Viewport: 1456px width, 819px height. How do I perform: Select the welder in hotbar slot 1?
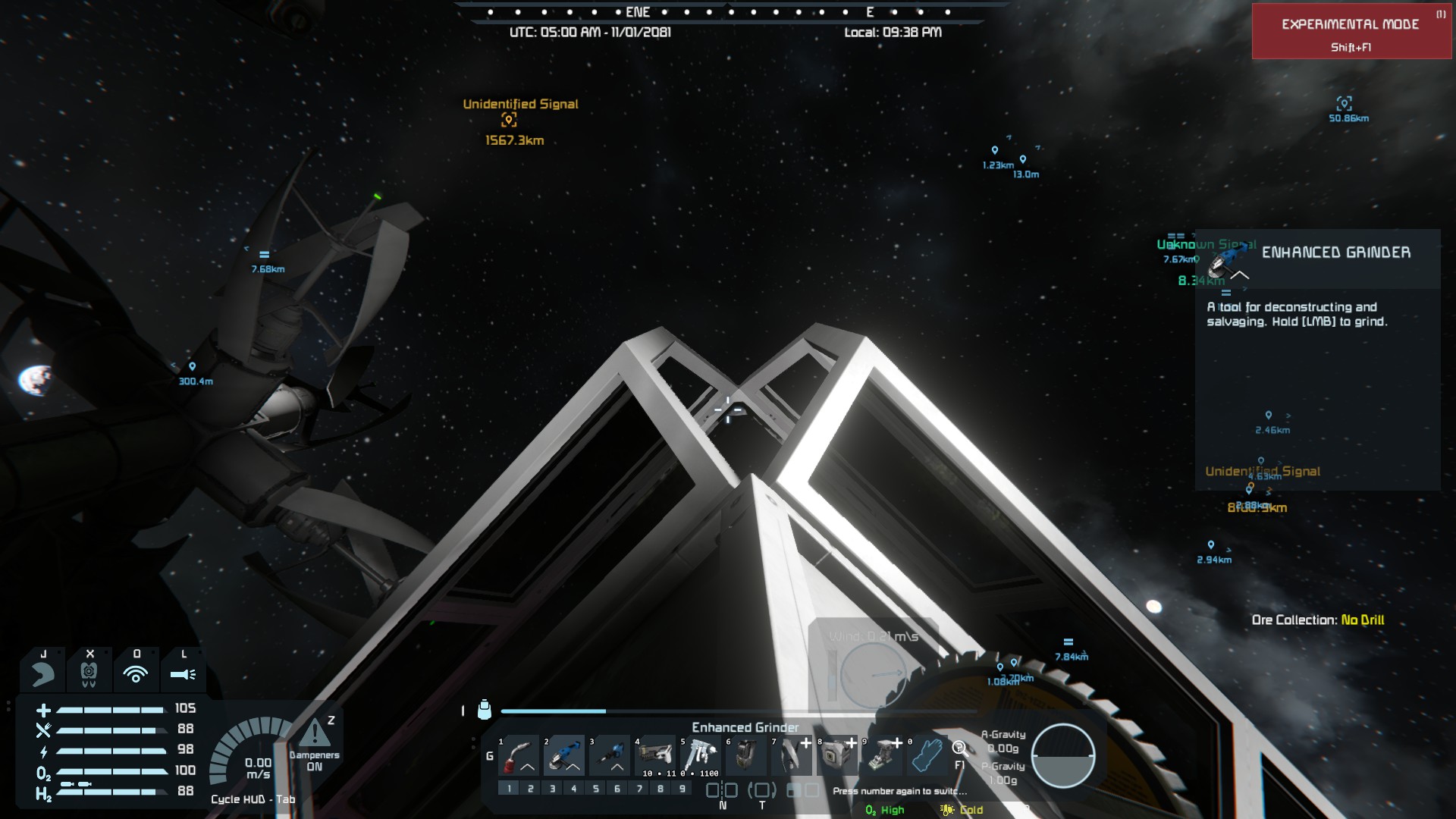519,756
